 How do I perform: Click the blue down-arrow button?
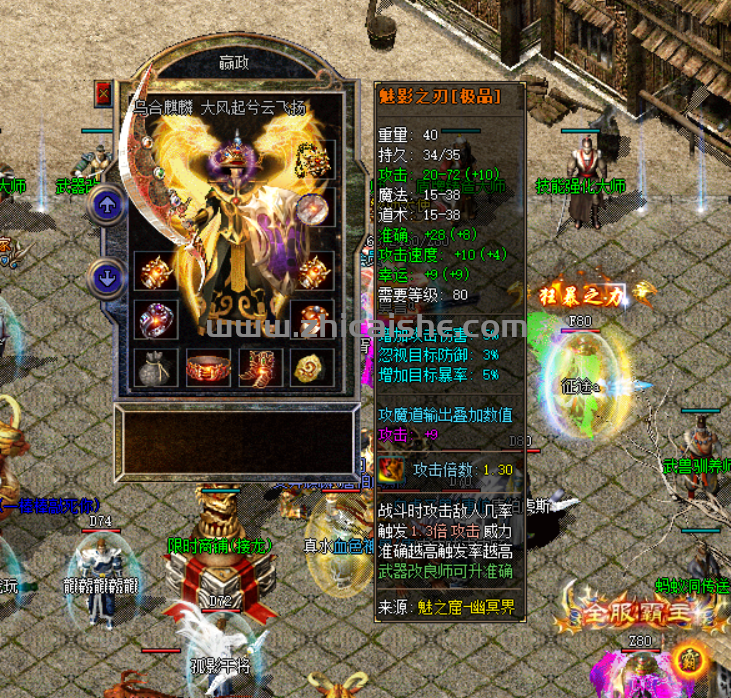pyautogui.click(x=107, y=277)
